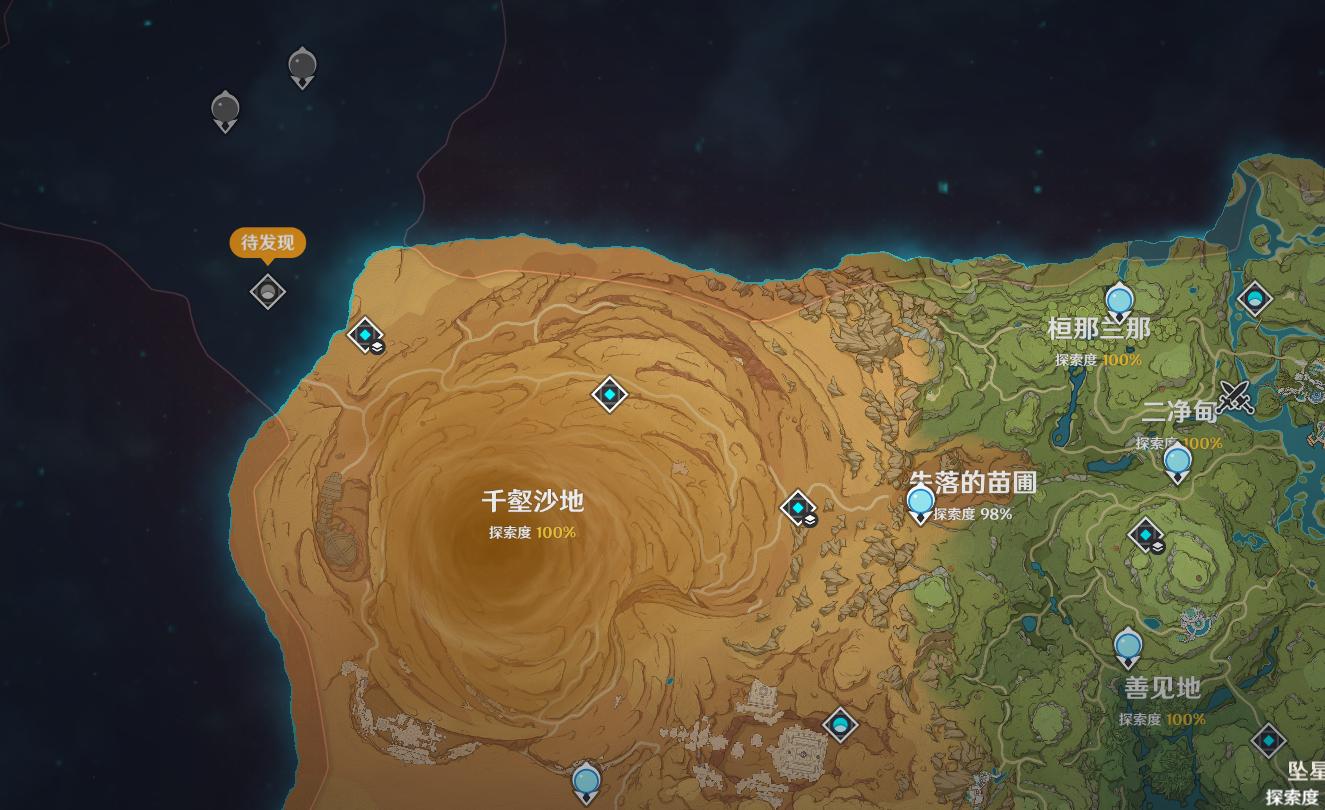The image size is (1325, 810).
Task: Select the layered domain icon on the desert's west edge
Action: (x=362, y=336)
